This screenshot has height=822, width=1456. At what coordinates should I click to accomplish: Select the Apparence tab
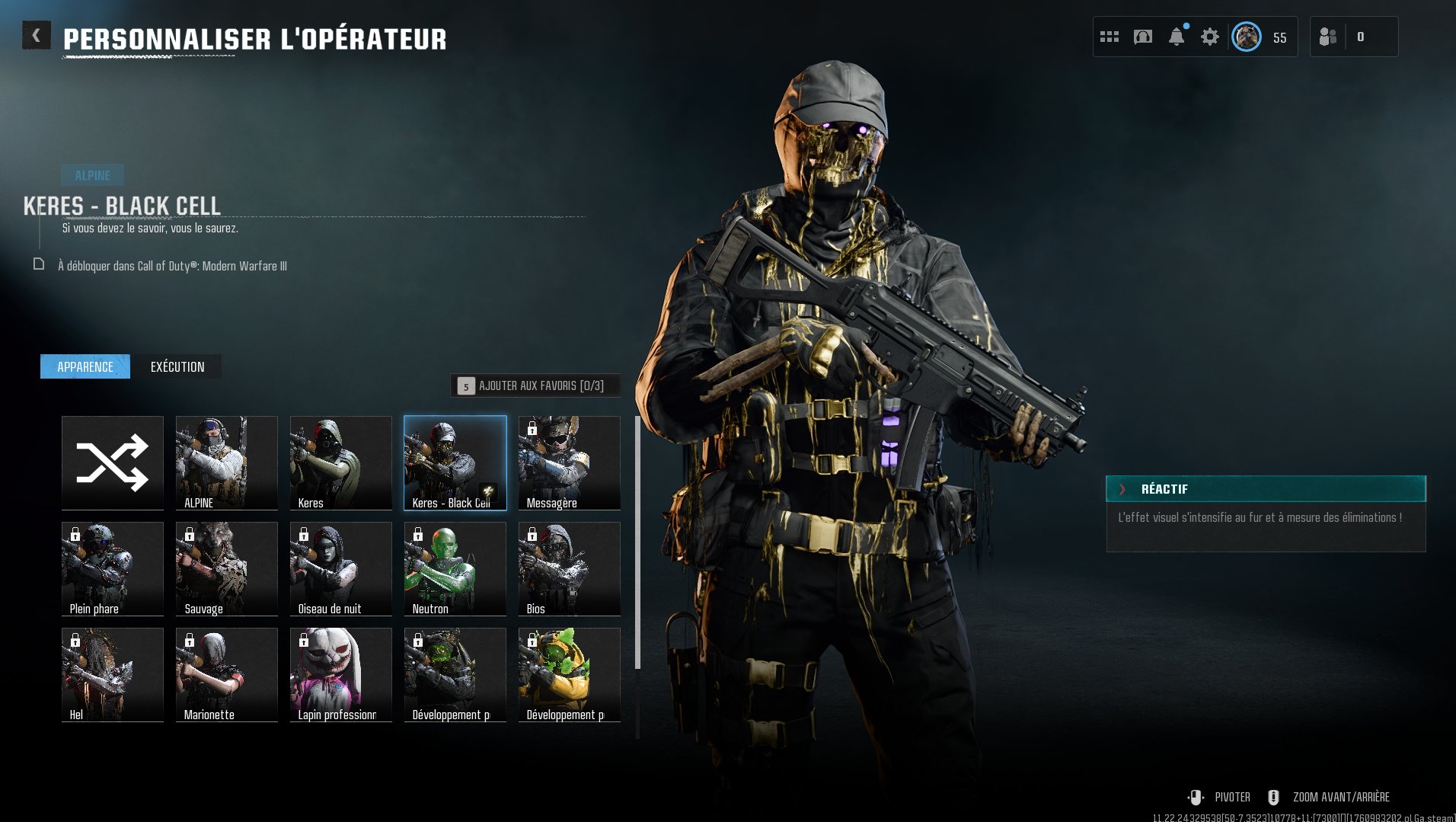pyautogui.click(x=85, y=367)
